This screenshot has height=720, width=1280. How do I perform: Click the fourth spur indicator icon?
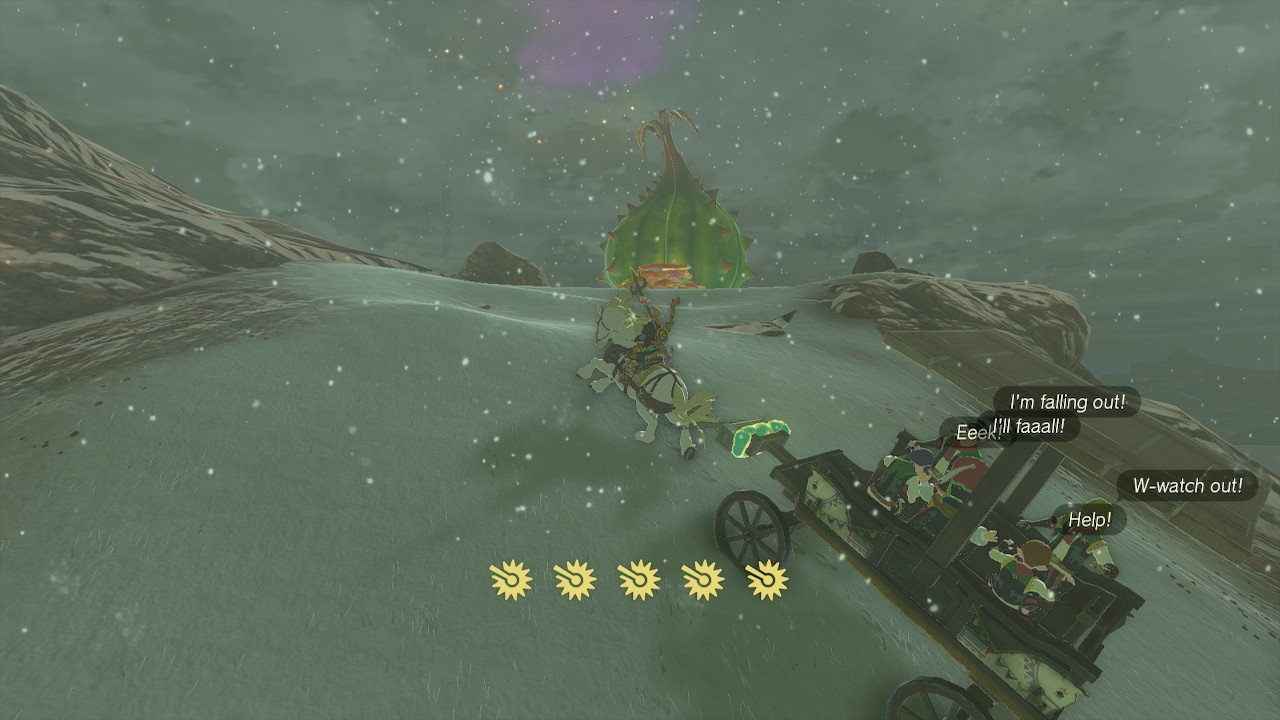coord(704,578)
